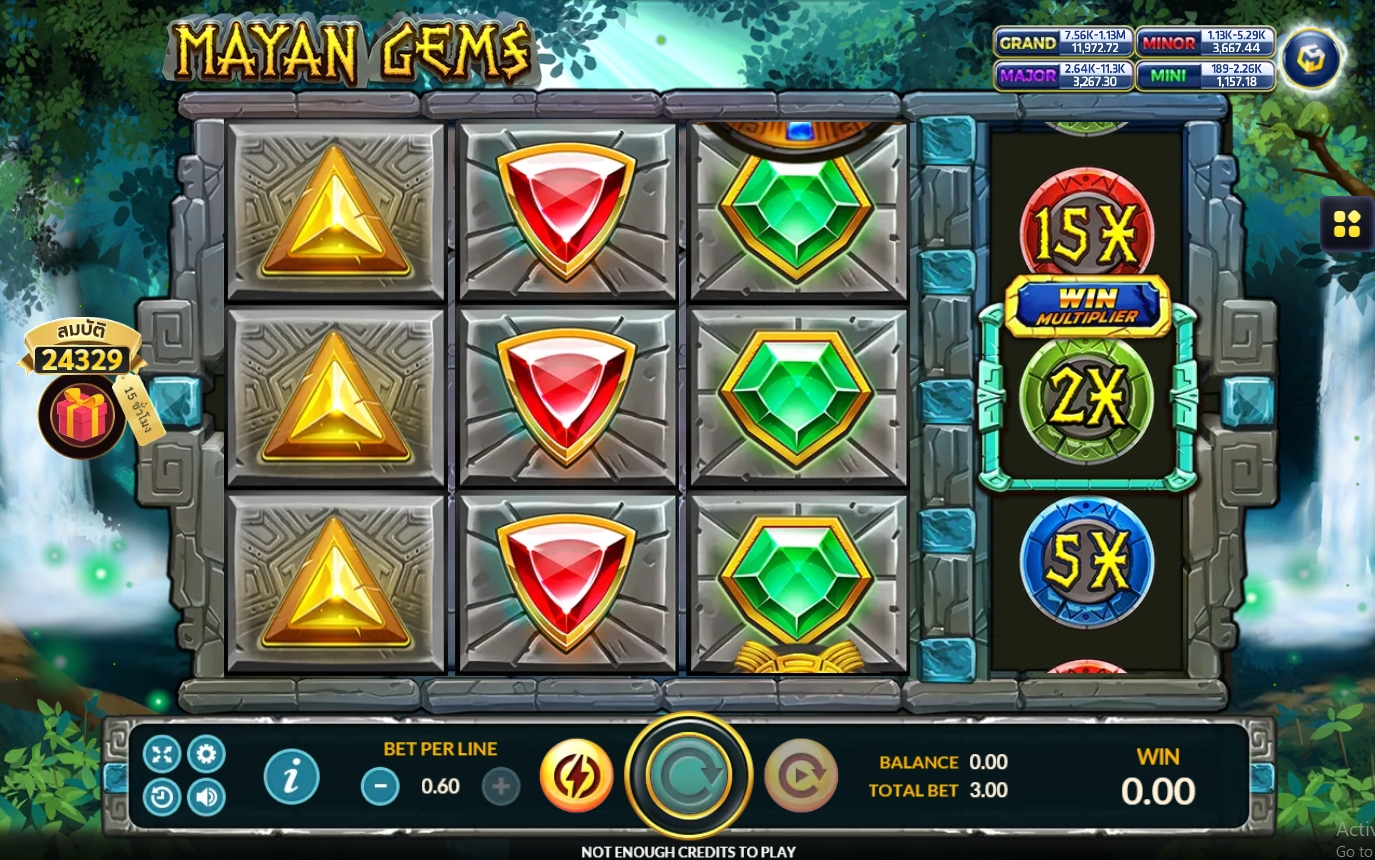
Task: Toggle the sound speaker icon
Action: [207, 798]
